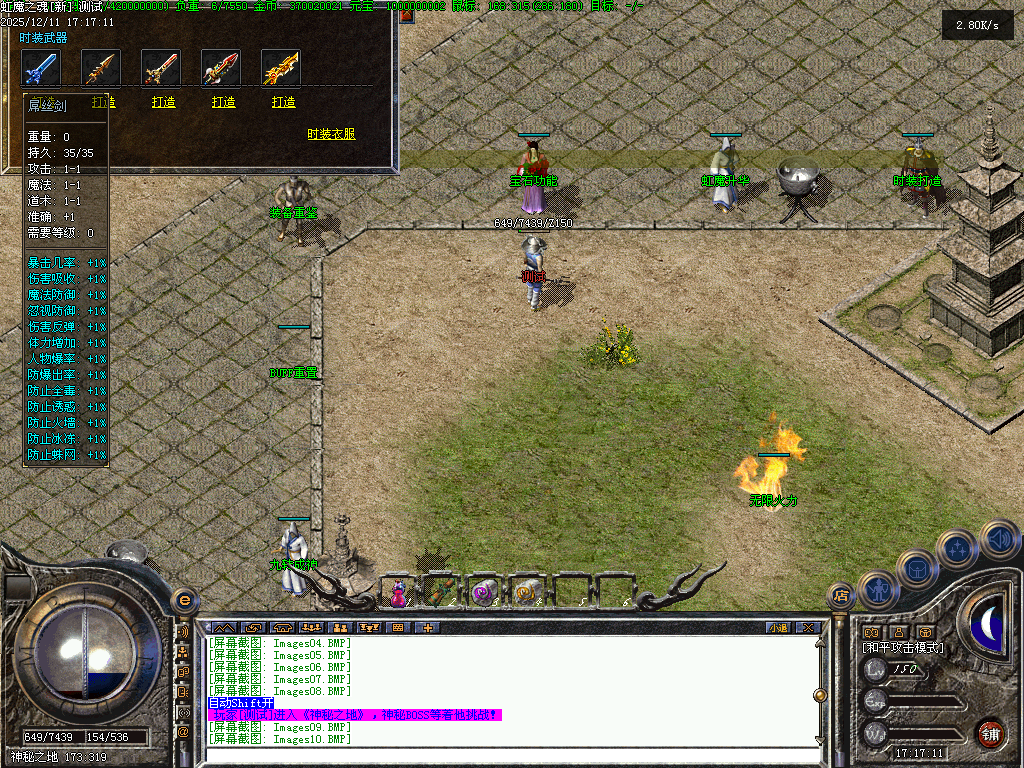Close the chat panel with X button
Screen dimensions: 1024x768
pyautogui.click(x=807, y=628)
